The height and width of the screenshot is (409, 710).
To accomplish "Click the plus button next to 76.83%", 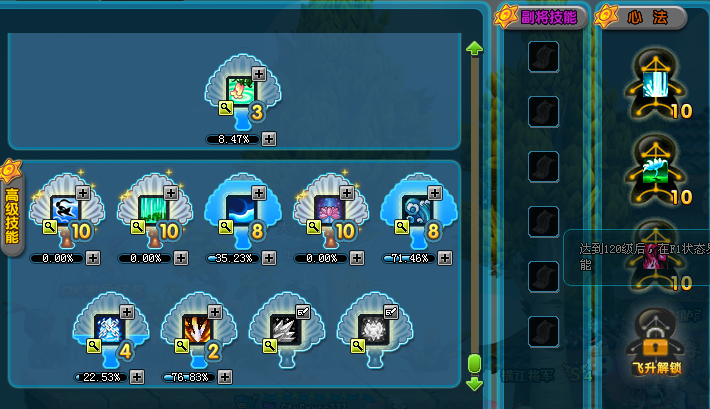I will tap(225, 377).
